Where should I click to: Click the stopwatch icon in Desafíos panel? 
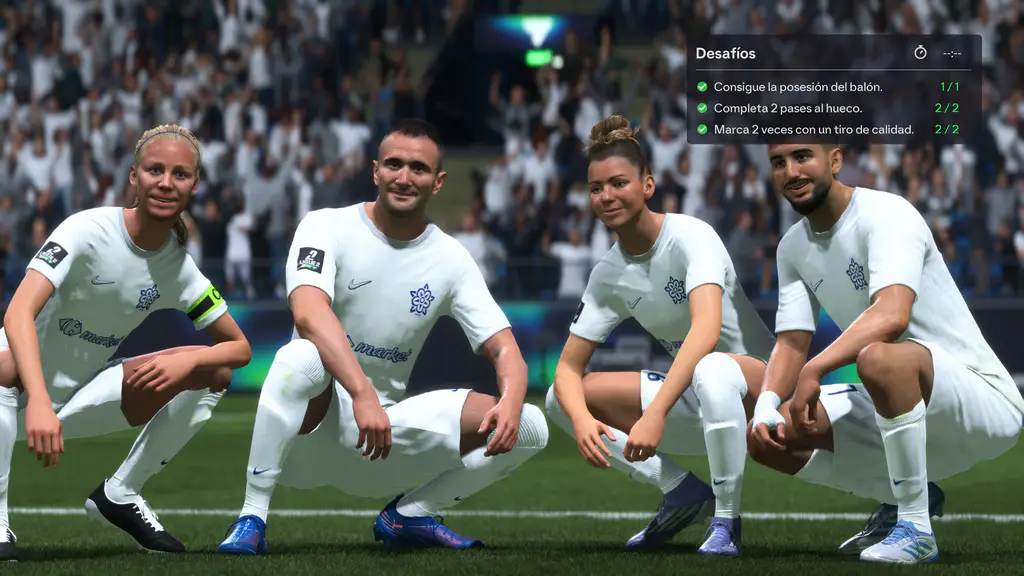pyautogui.click(x=920, y=53)
